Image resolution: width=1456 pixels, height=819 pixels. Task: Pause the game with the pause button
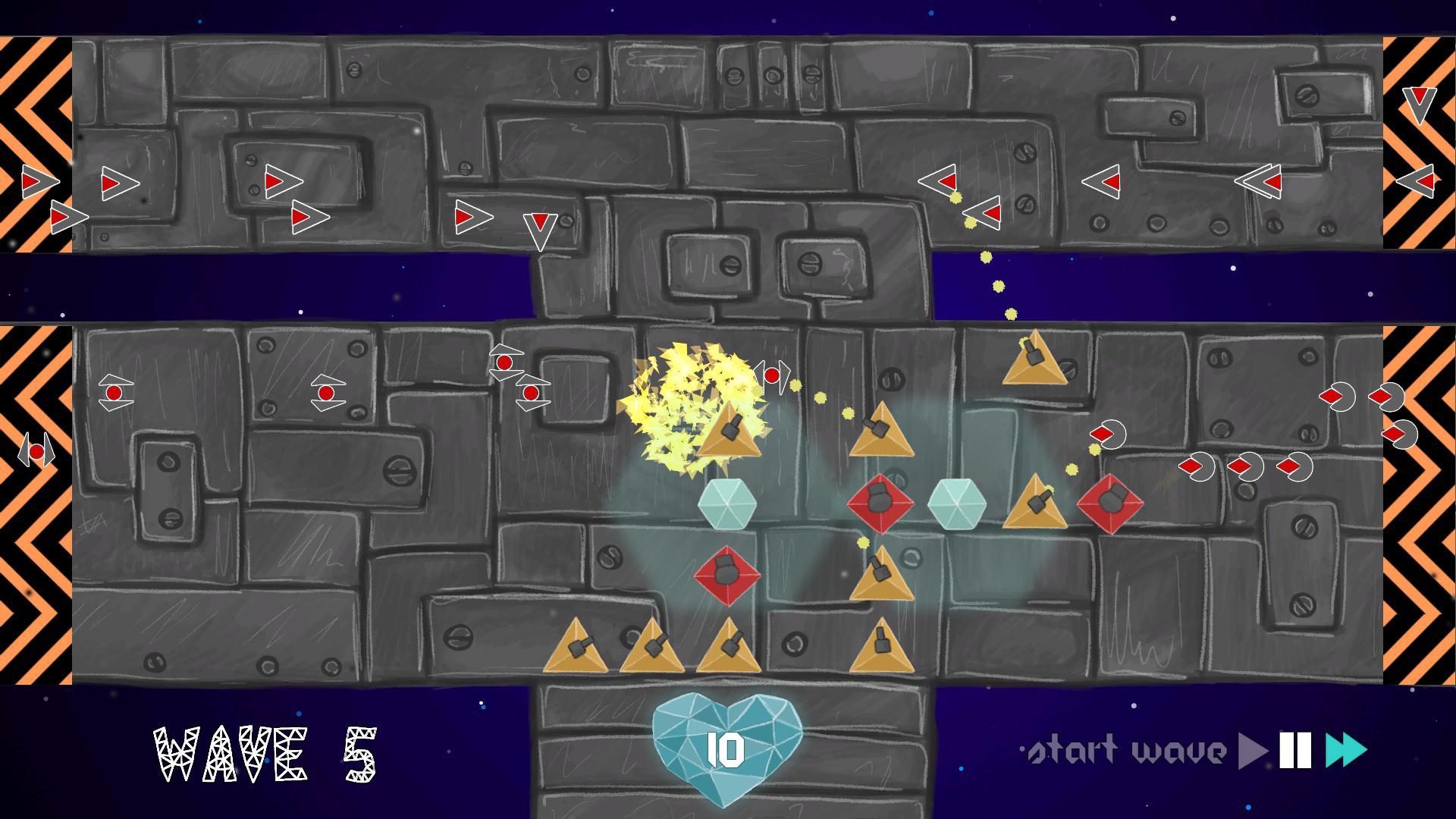click(x=1295, y=751)
